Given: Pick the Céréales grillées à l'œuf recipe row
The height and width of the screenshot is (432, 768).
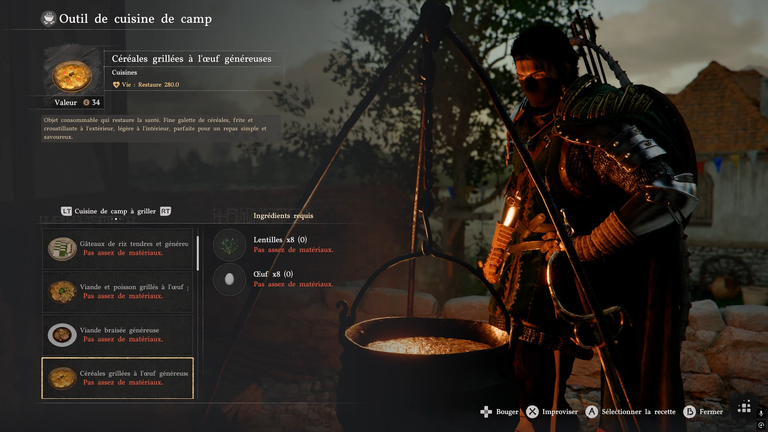Looking at the screenshot, I should coord(117,378).
